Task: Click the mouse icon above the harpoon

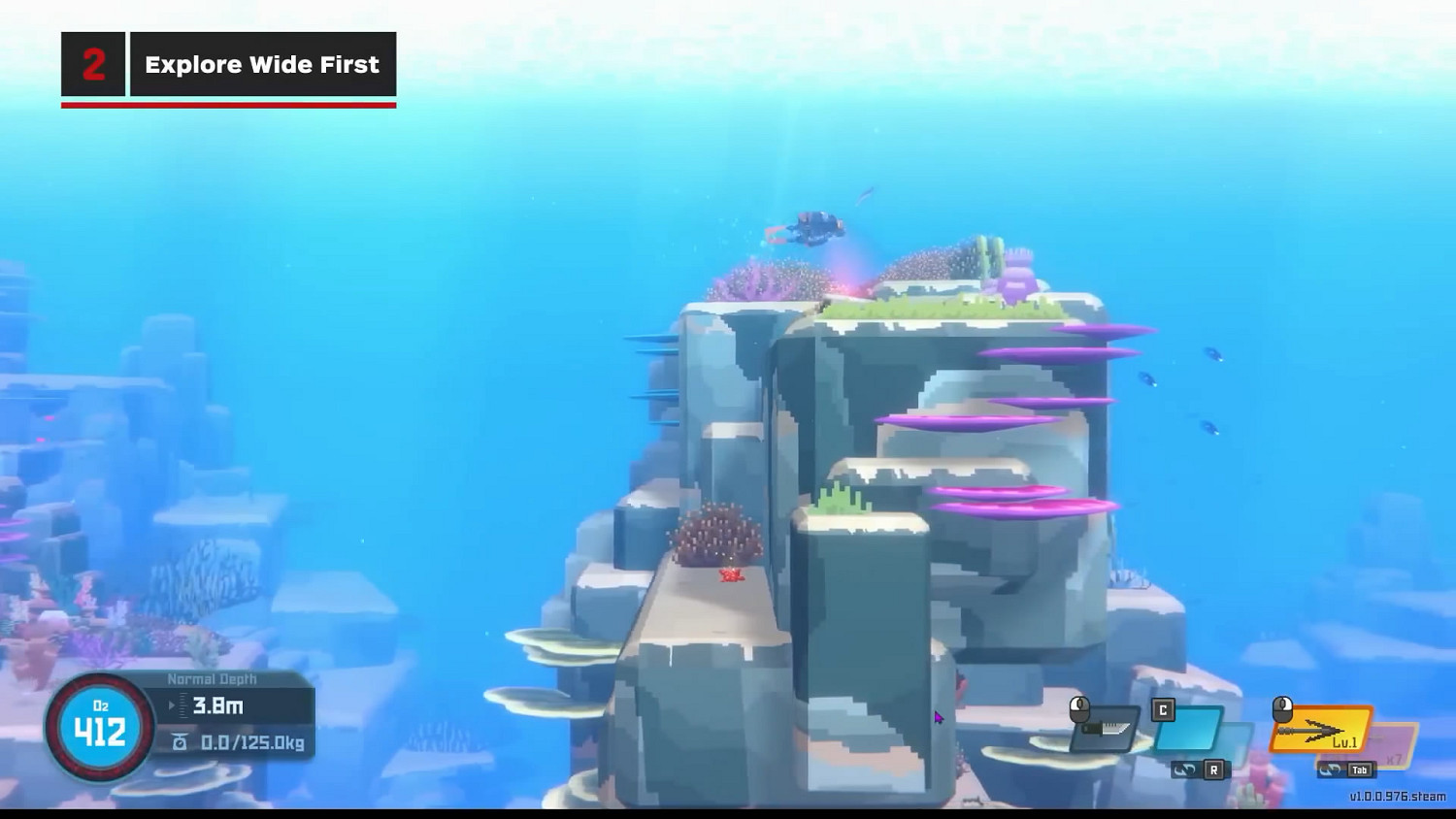Action: click(1283, 709)
